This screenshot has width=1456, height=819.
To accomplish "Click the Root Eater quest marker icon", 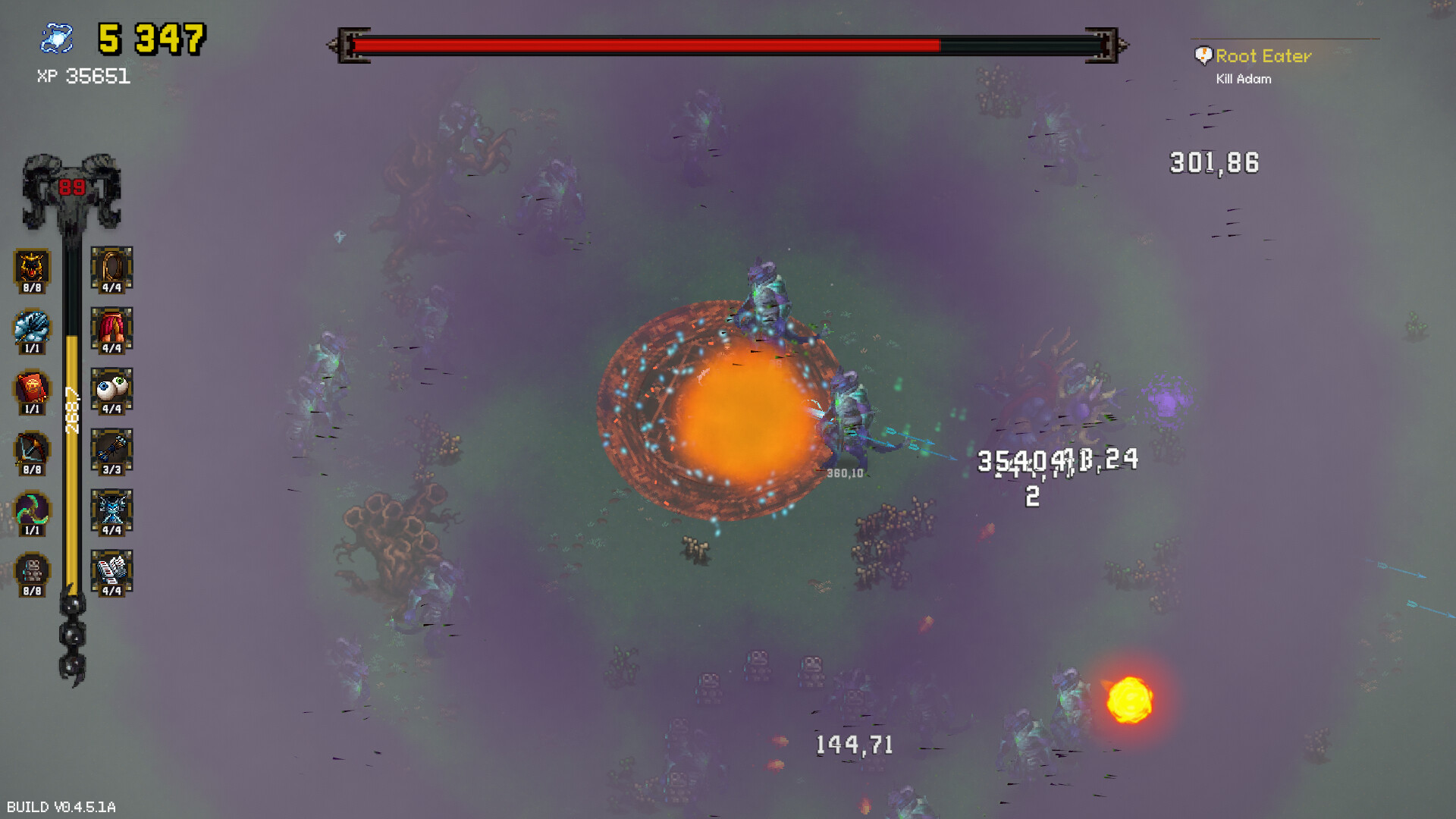I will point(1203,55).
